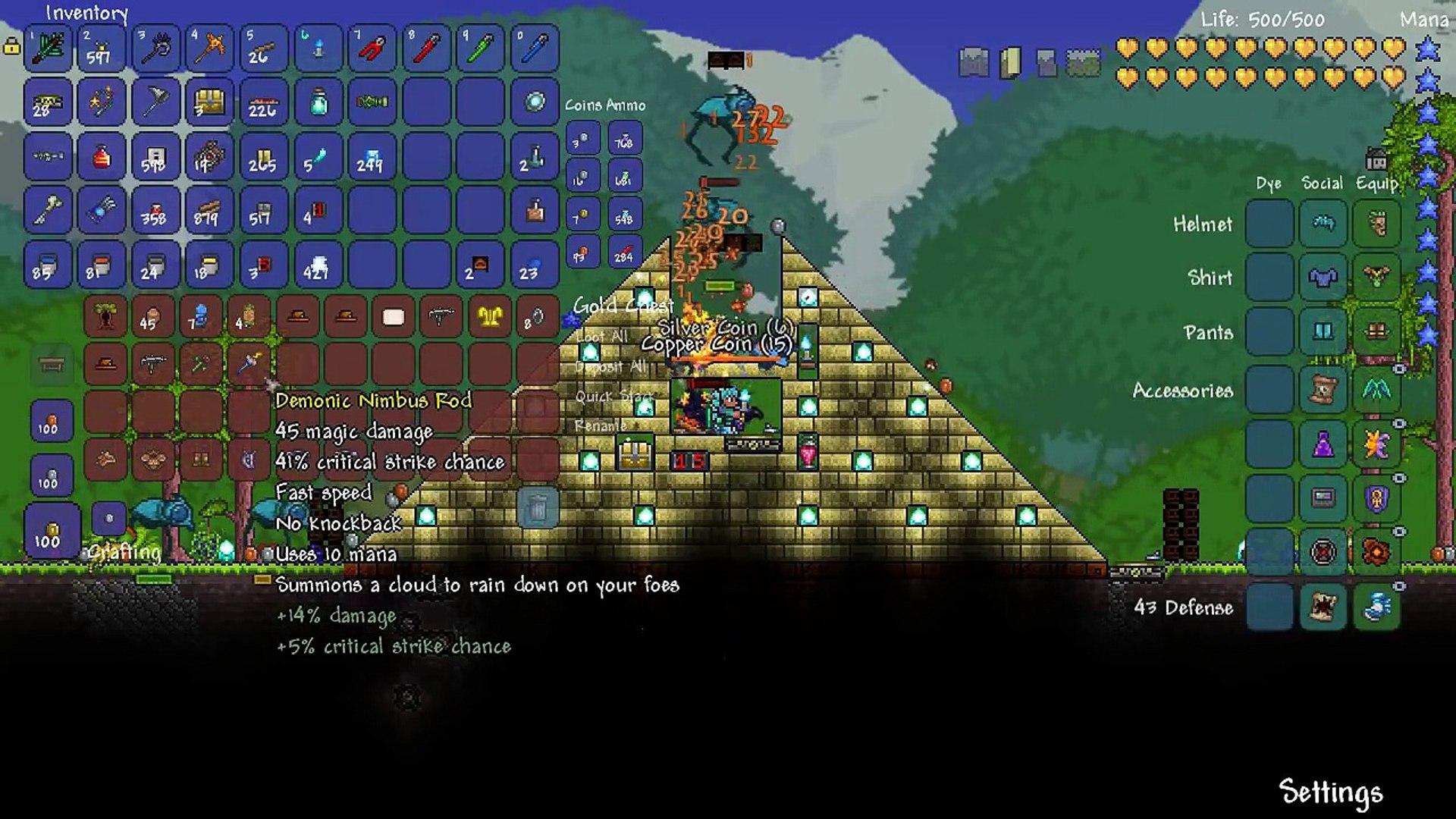Click the equipped wings accessory slot
Screen dimensions: 1456x819
[1376, 390]
